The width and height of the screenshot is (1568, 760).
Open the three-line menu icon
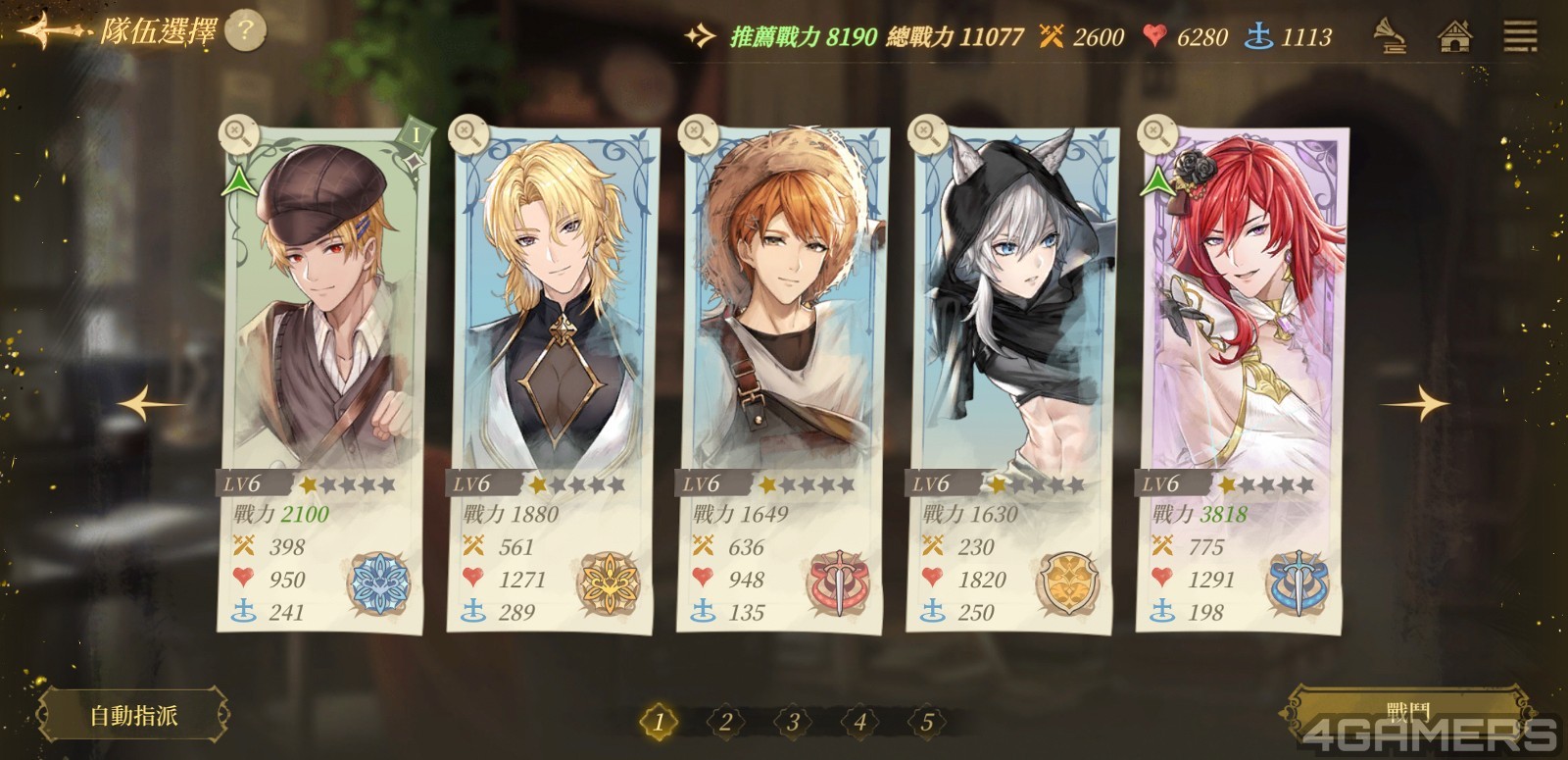coord(1520,37)
